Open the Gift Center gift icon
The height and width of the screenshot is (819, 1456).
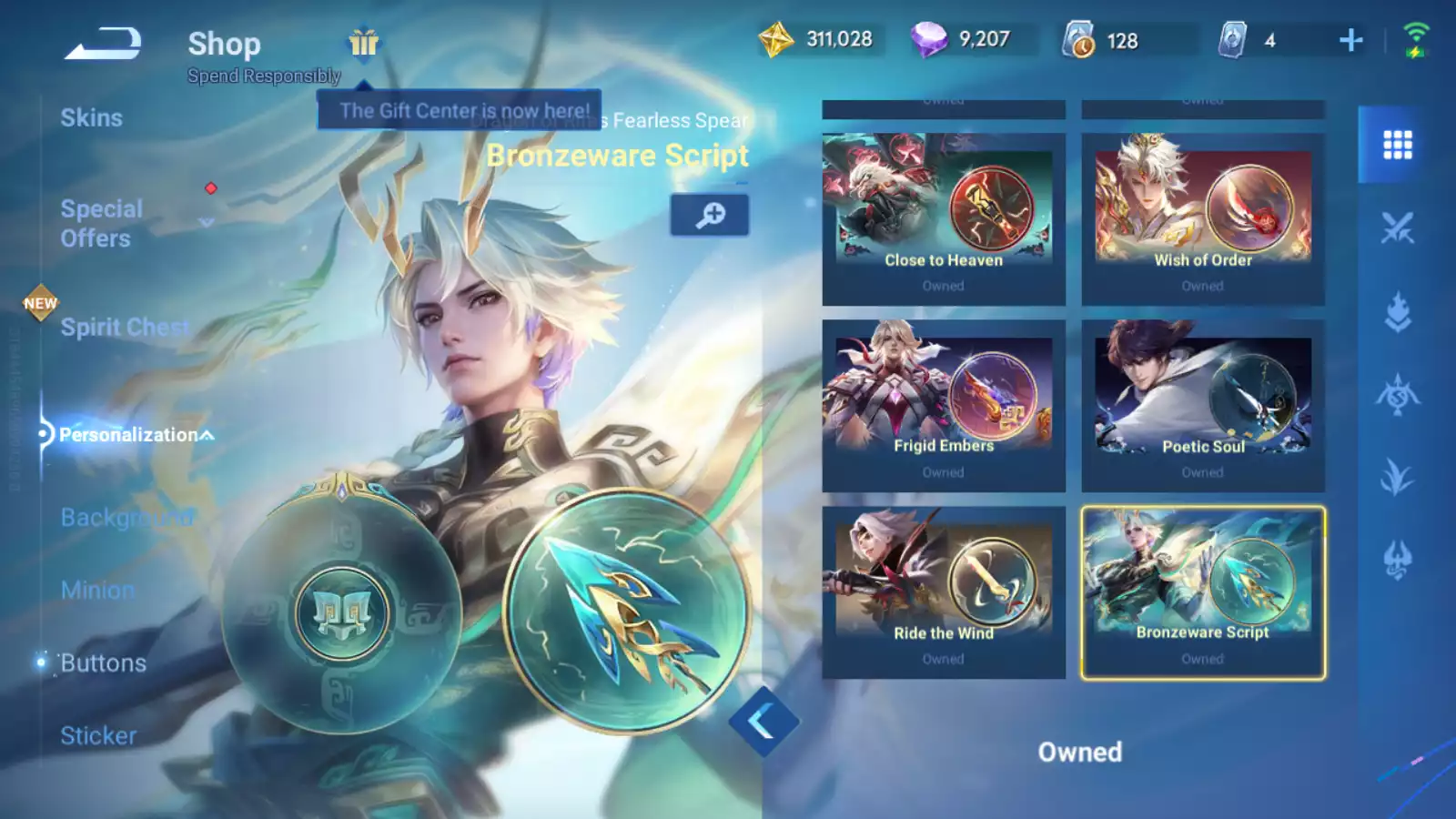point(363,42)
